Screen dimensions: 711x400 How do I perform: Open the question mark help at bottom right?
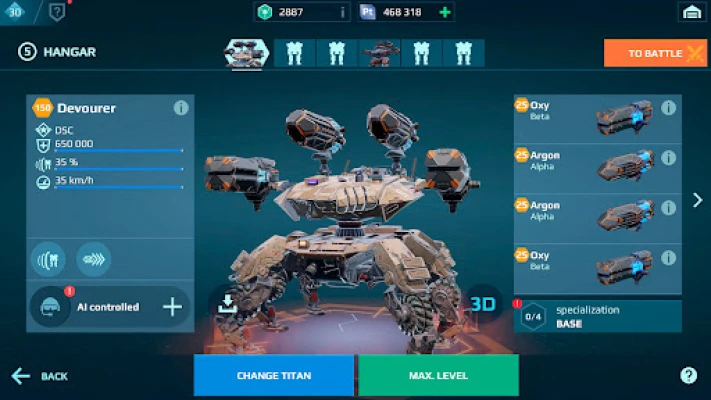click(688, 375)
